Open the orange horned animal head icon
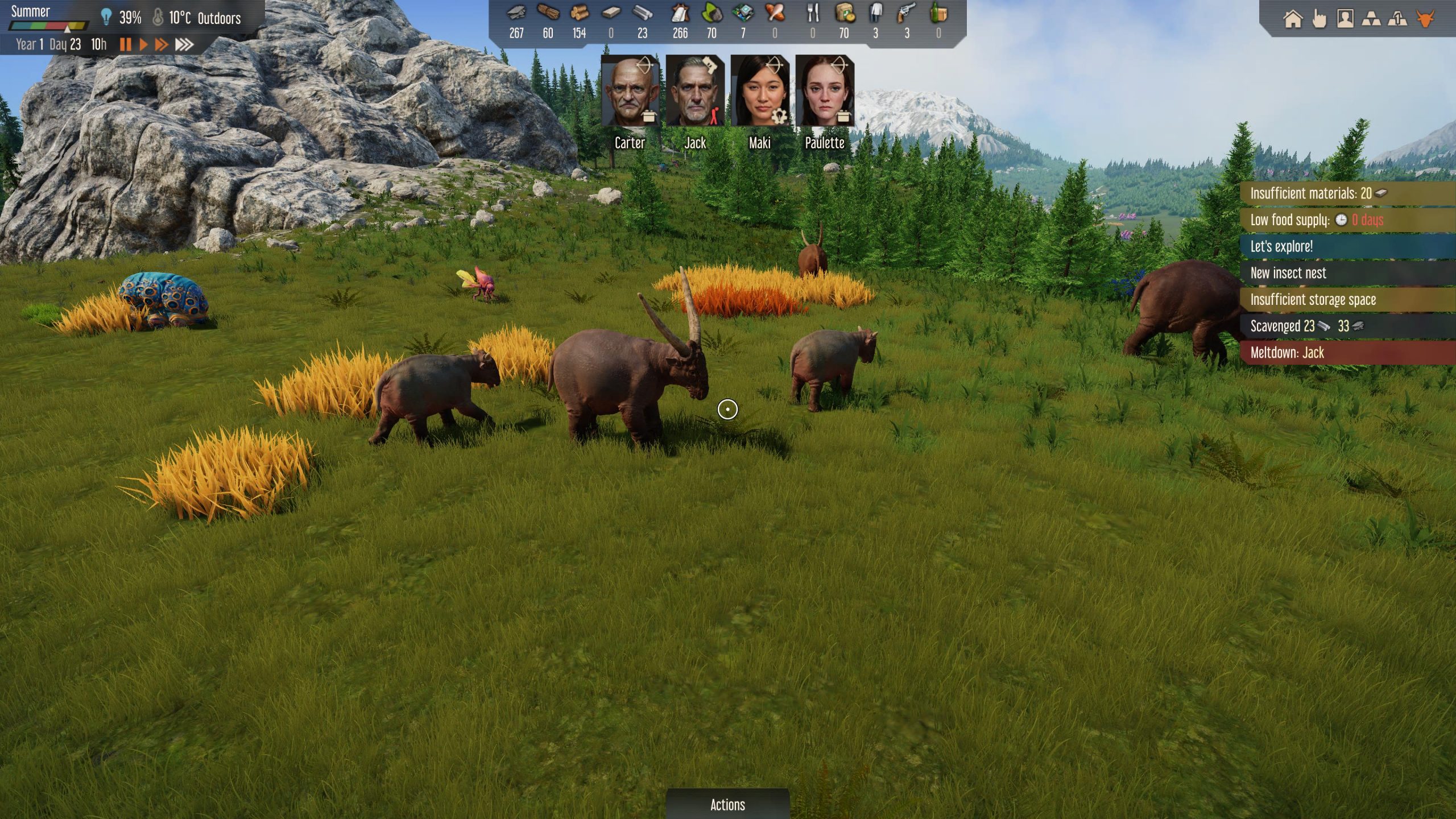Screen dimensions: 1456x819 pos(1425,19)
